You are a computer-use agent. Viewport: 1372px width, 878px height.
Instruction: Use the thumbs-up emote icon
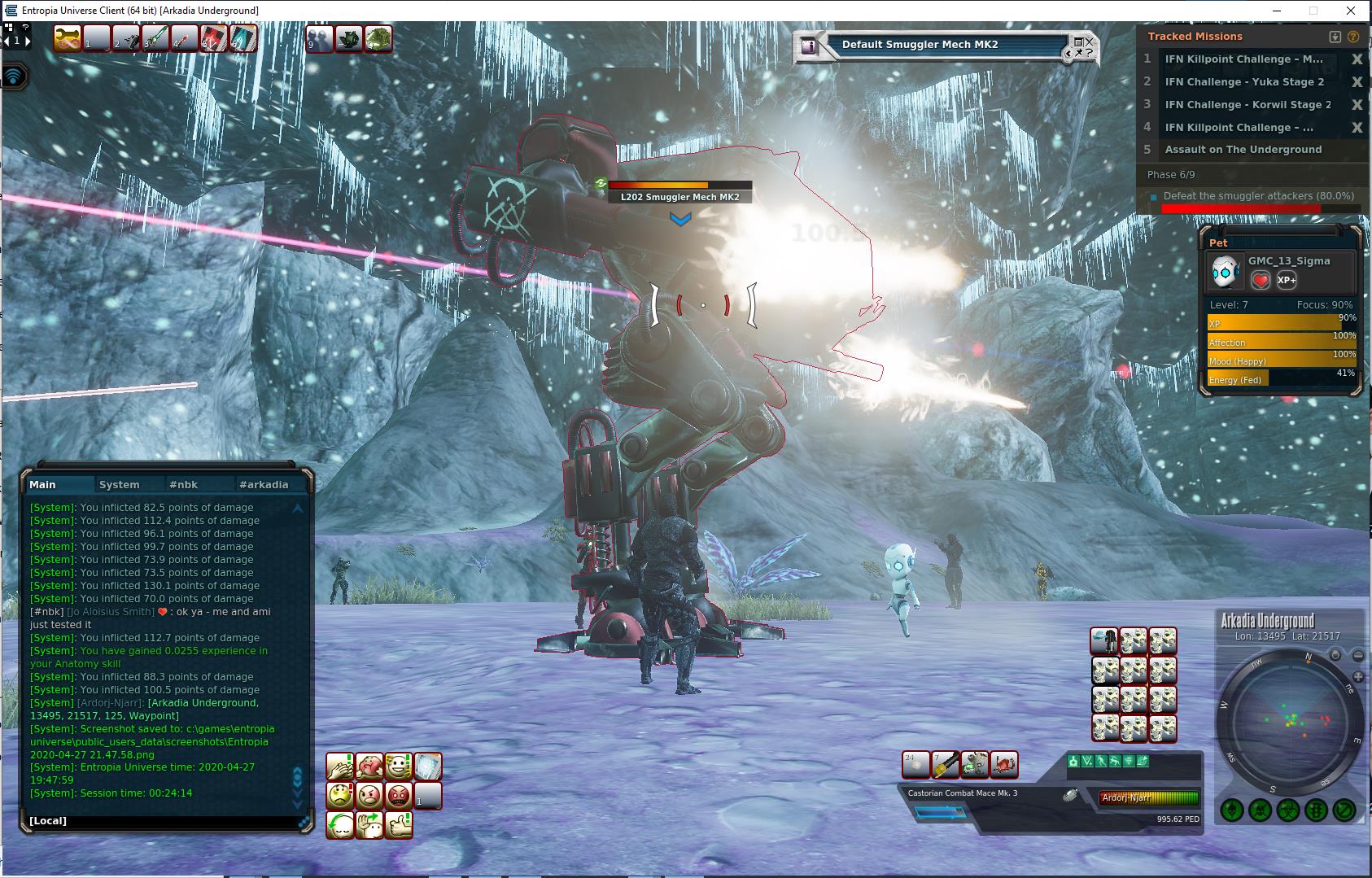pyautogui.click(x=398, y=824)
